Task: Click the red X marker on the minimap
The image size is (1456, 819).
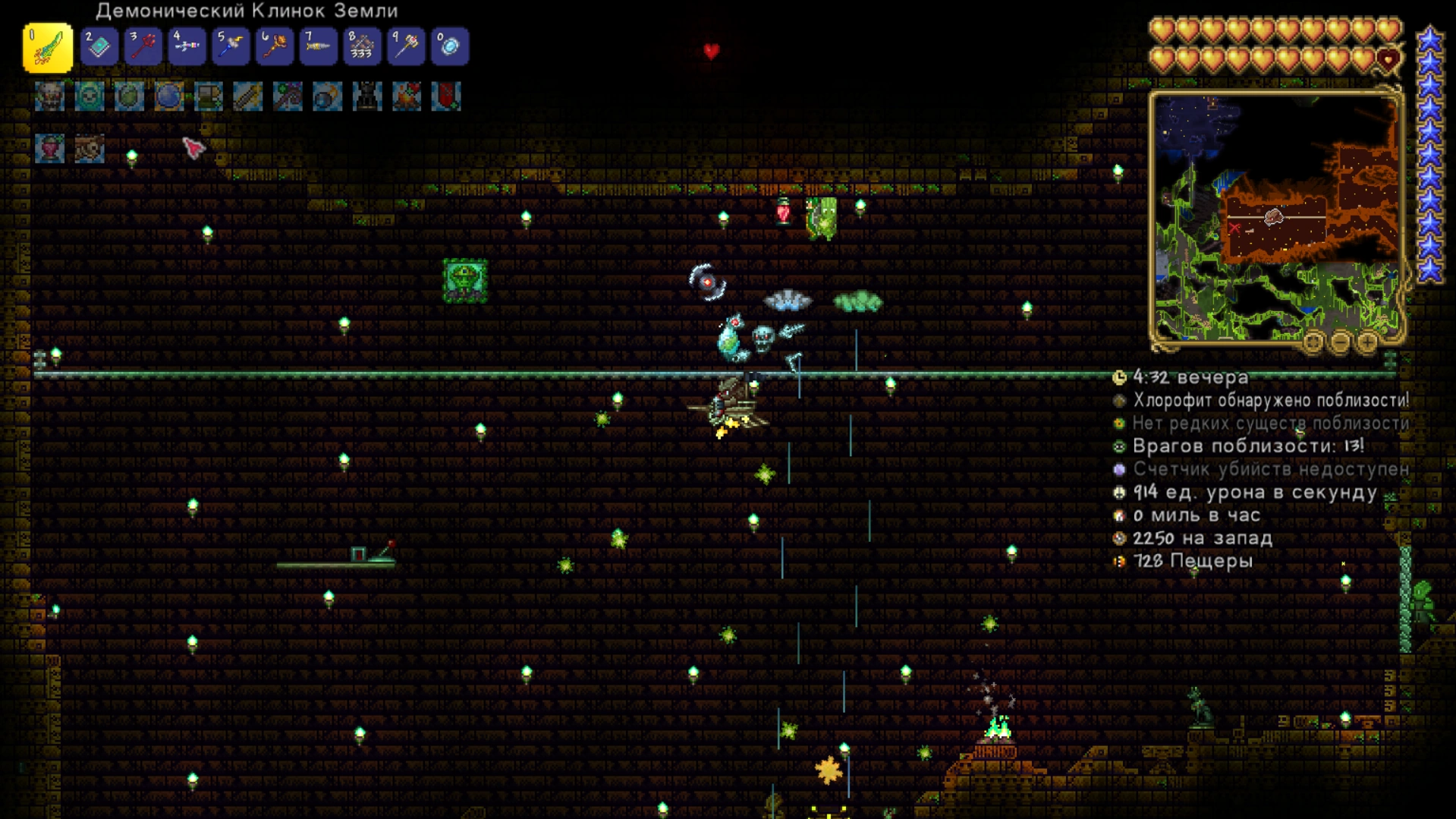Action: click(x=1234, y=228)
